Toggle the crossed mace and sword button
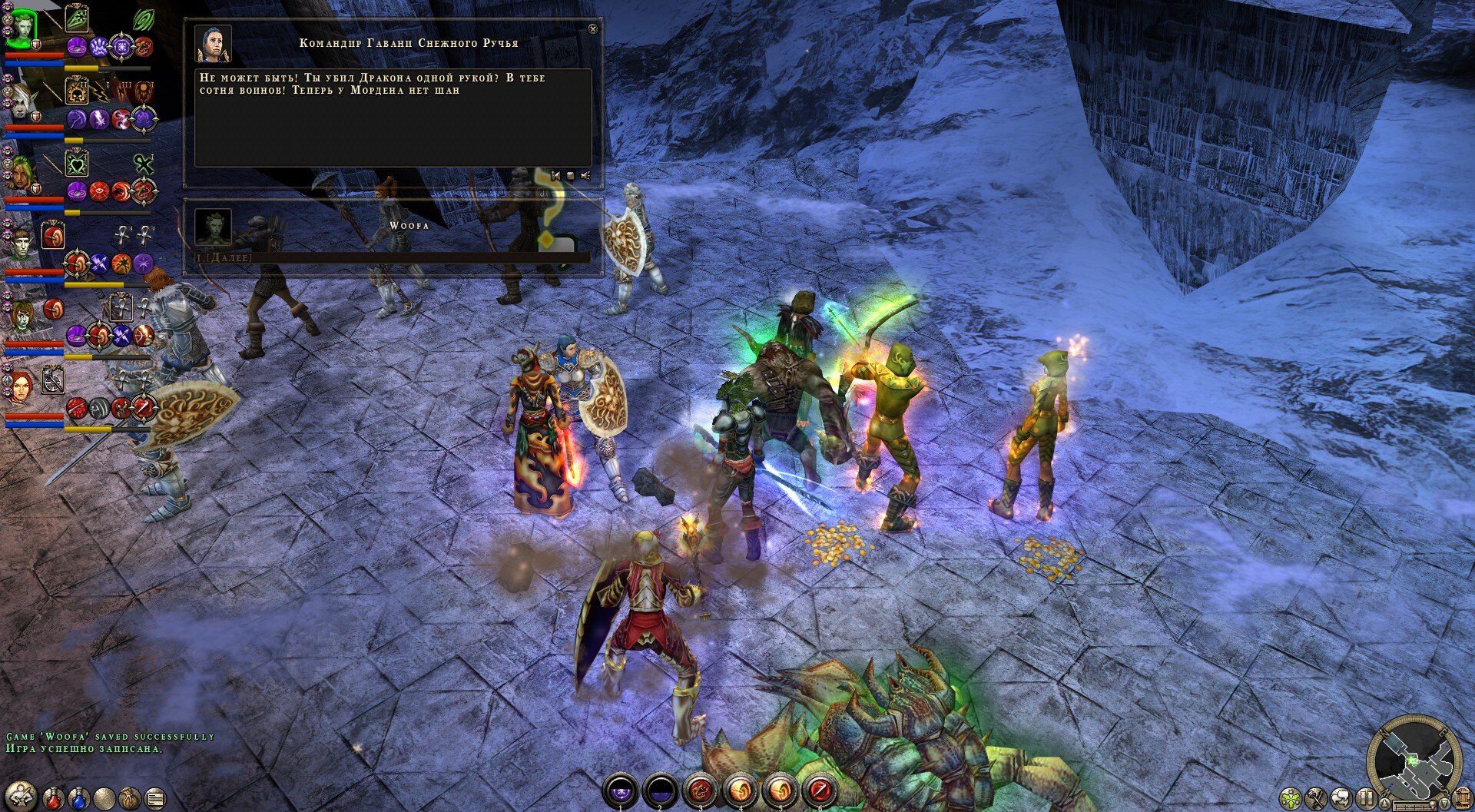Viewport: 1475px width, 812px height. pyautogui.click(x=1318, y=798)
